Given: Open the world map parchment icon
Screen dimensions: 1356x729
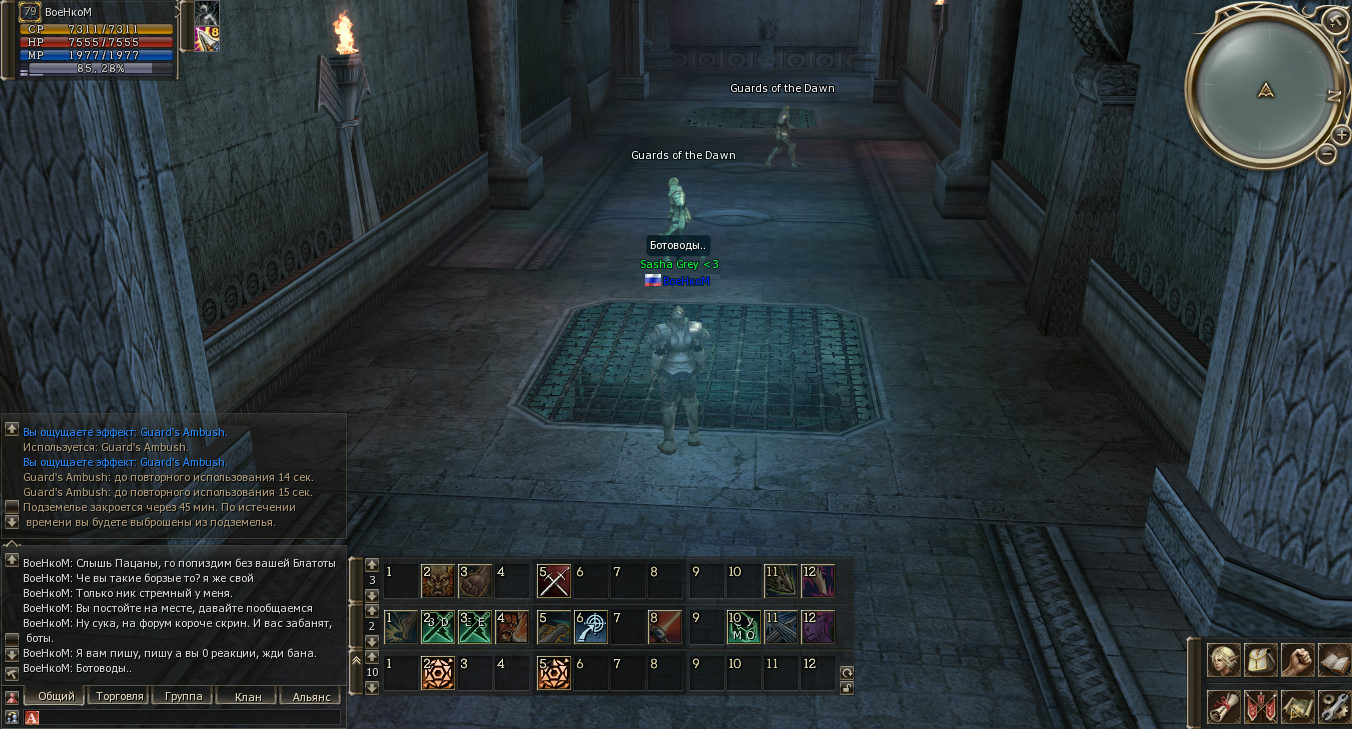Looking at the screenshot, I should 1297,706.
